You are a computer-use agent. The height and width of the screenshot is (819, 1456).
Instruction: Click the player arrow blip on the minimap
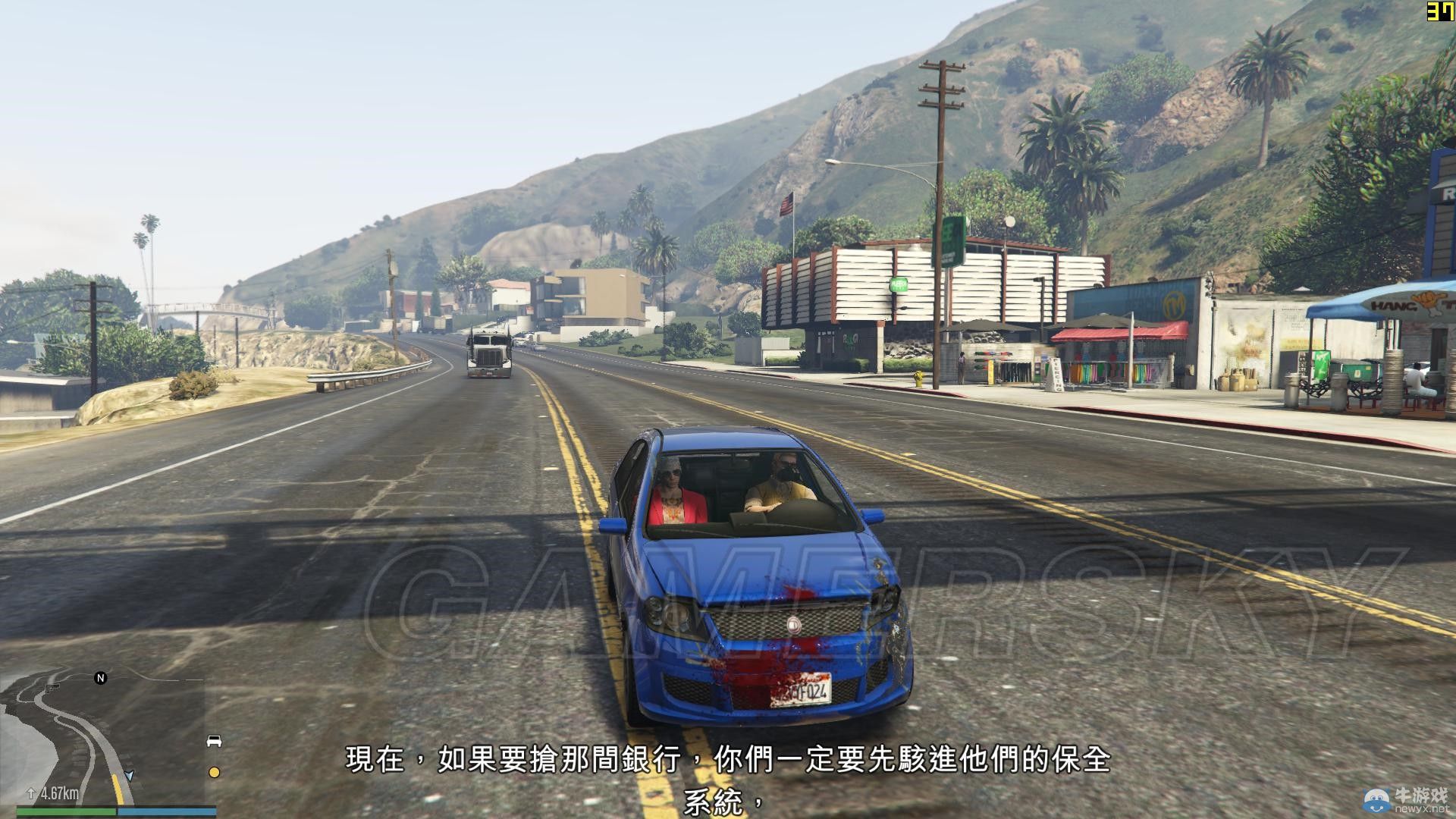129,777
